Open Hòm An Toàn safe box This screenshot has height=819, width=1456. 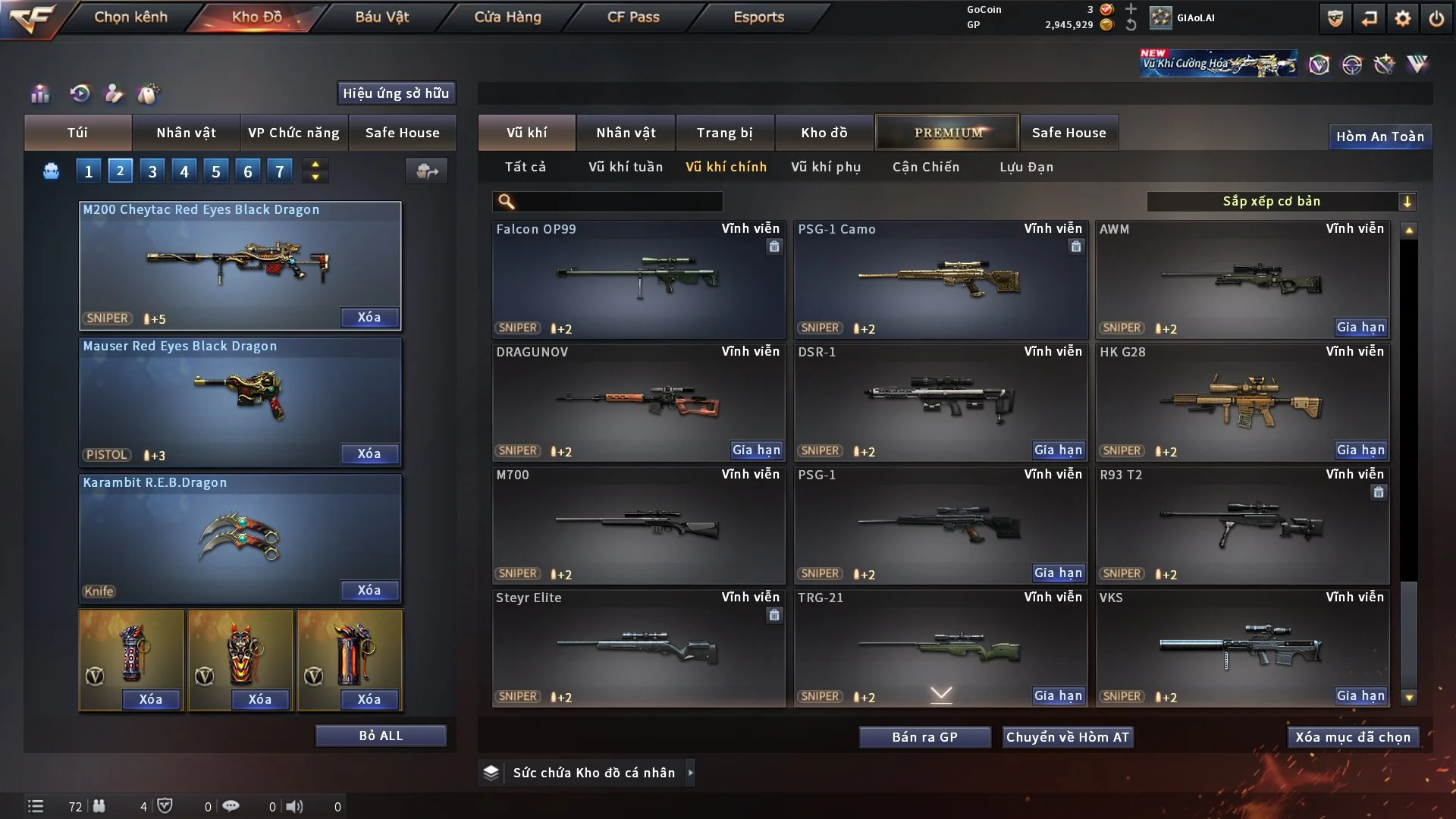tap(1379, 136)
